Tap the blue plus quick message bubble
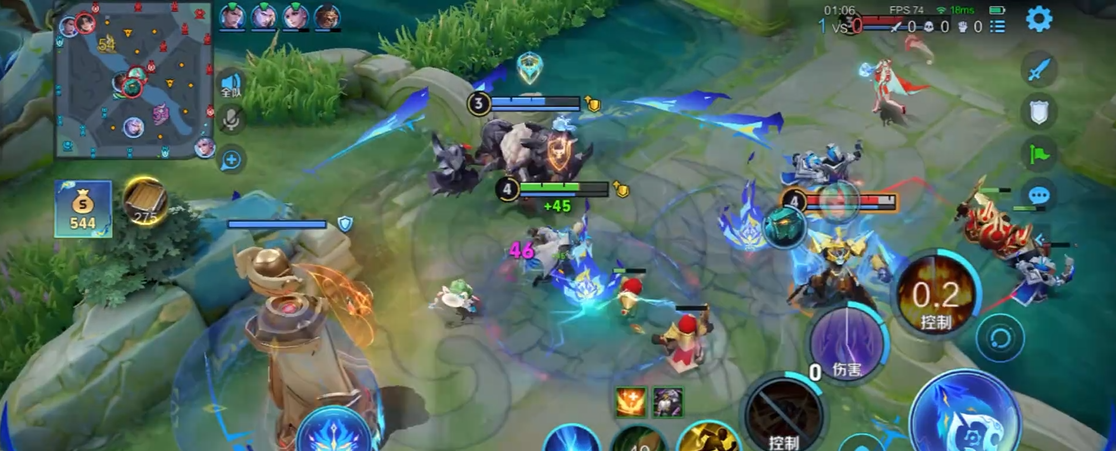Viewport: 1116px width, 451px height. pyautogui.click(x=231, y=158)
